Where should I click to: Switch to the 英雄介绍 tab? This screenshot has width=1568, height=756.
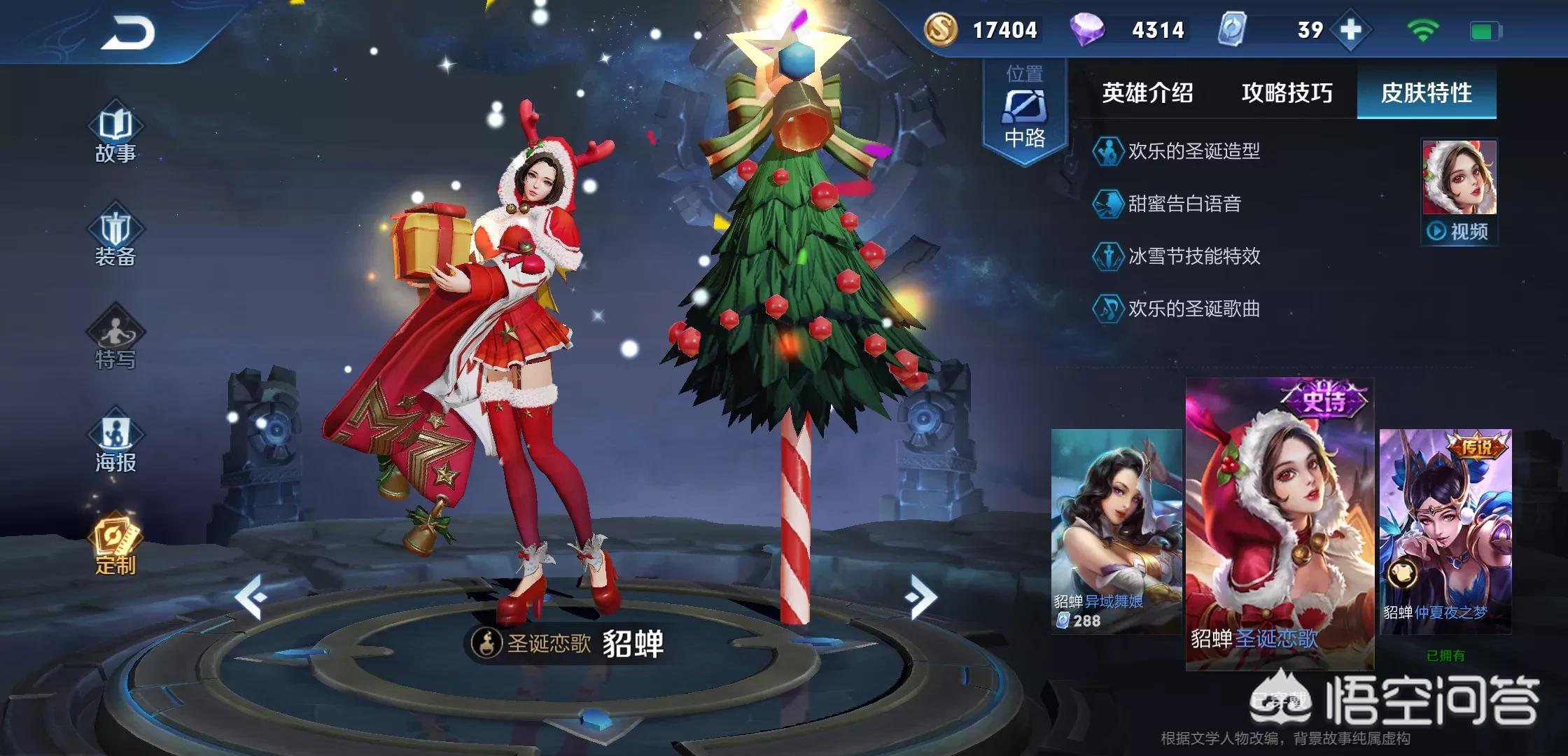pos(1147,93)
